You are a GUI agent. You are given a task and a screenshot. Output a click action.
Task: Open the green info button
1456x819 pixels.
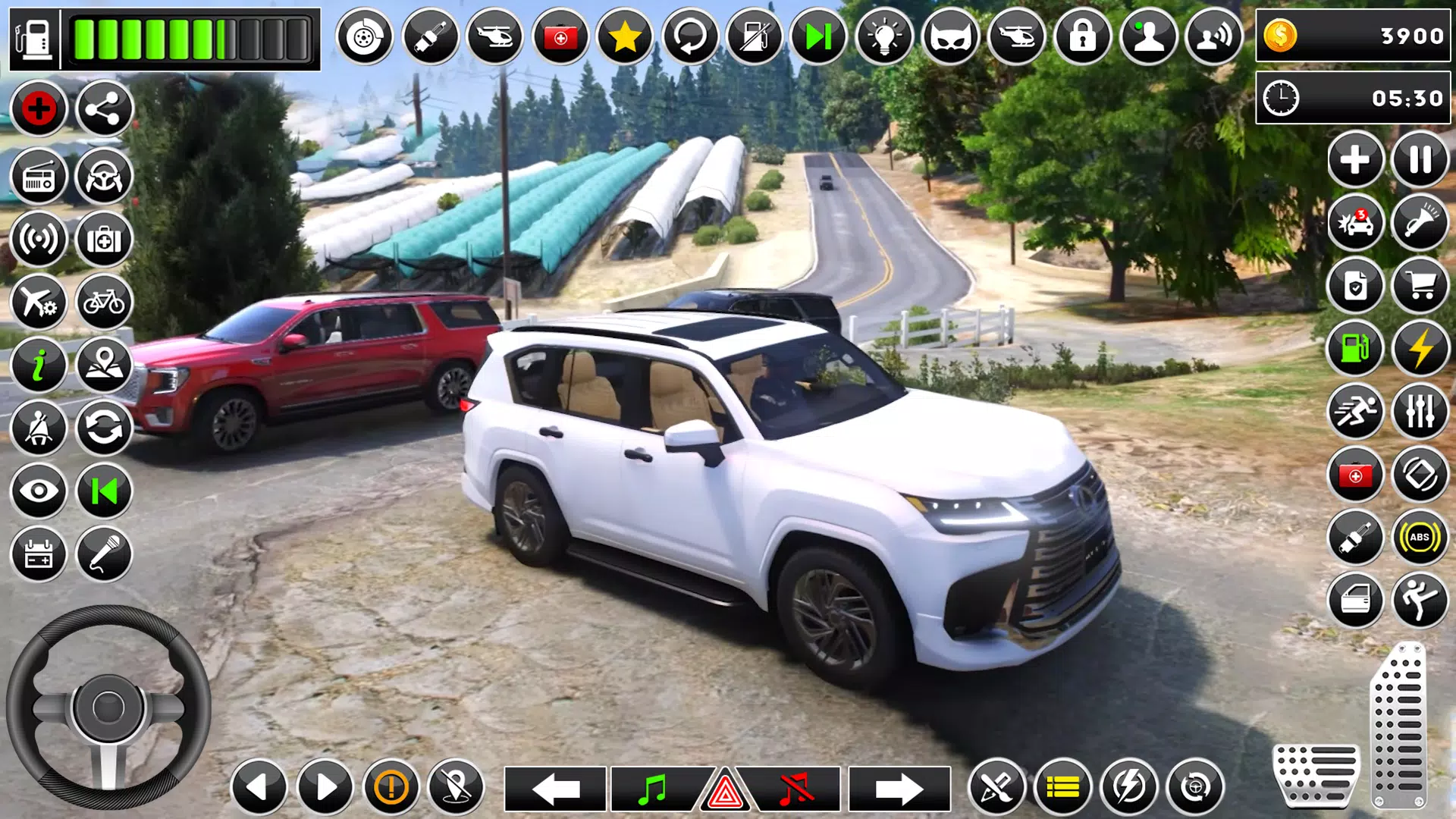pos(39,366)
